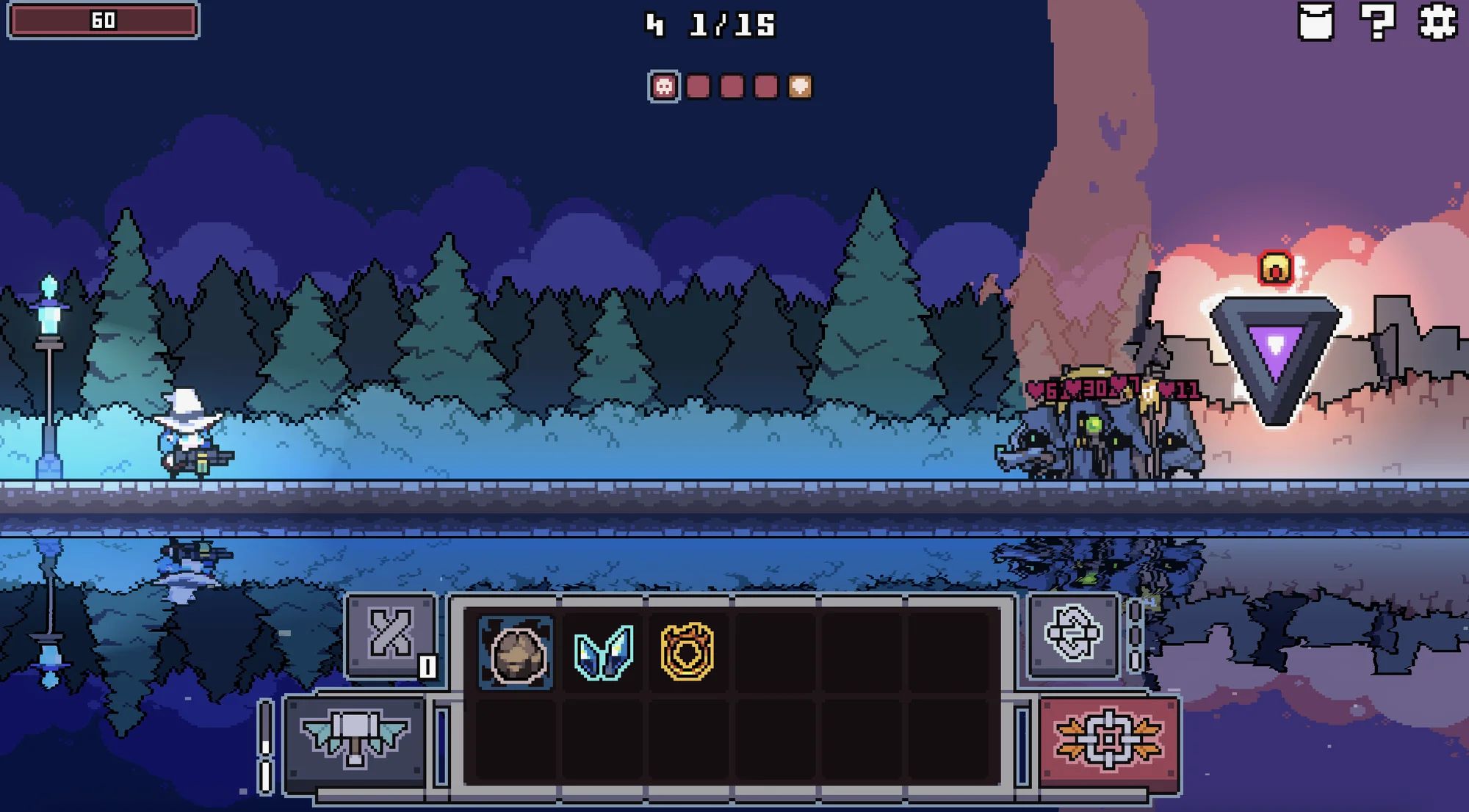
Task: Click the reroll arrows button
Action: 1073,634
